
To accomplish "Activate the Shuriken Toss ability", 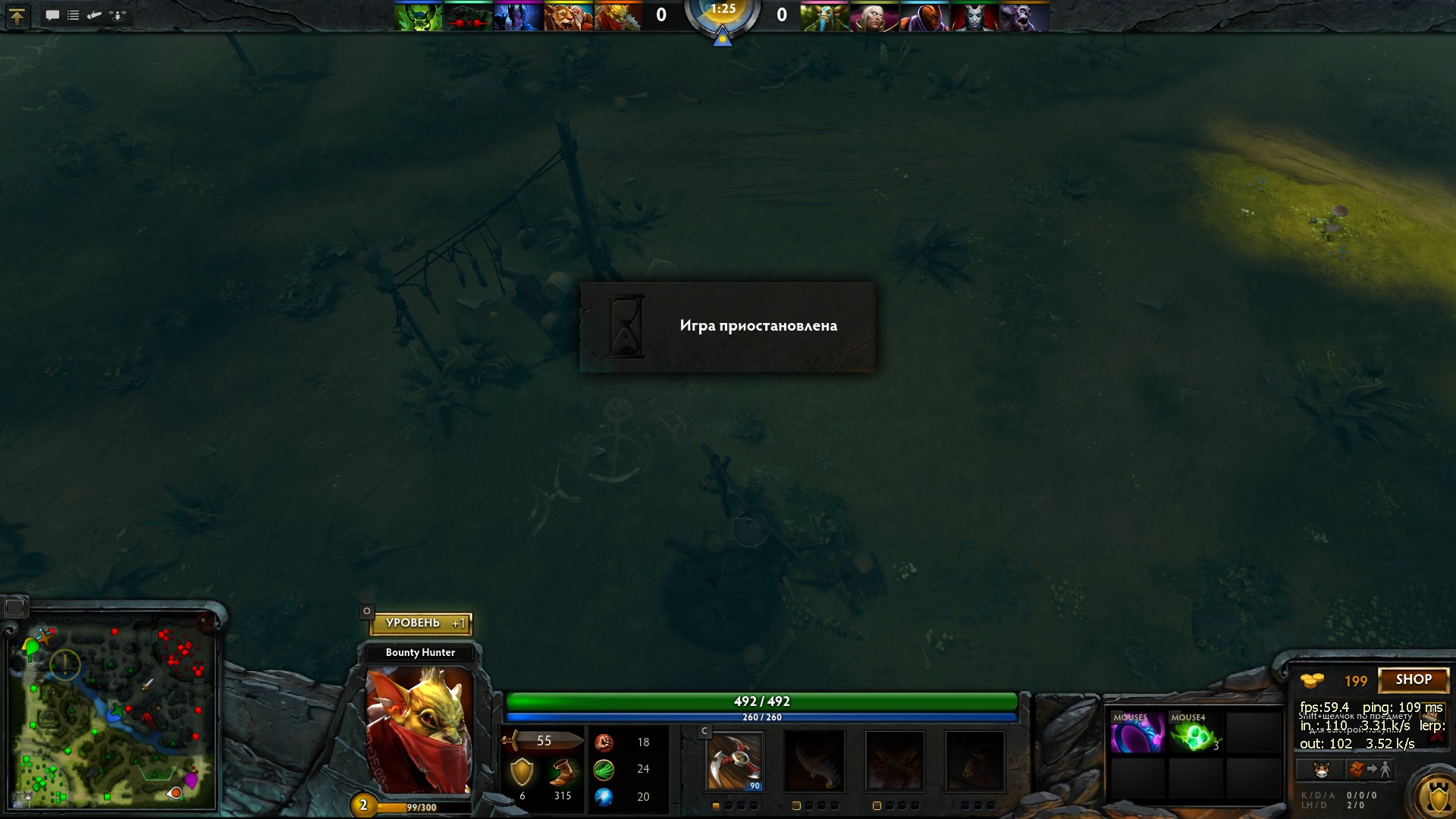I will click(x=734, y=761).
